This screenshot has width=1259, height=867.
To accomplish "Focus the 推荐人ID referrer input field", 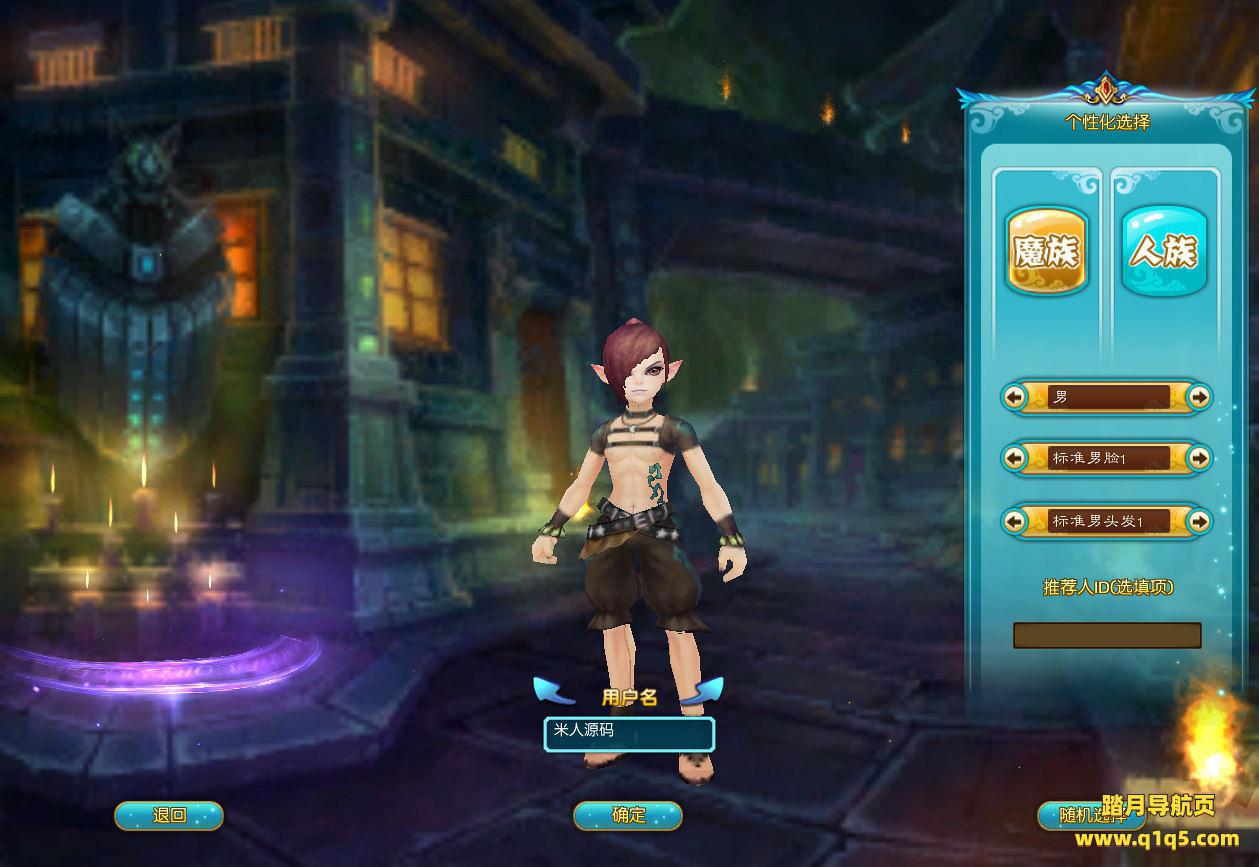I will (x=1107, y=635).
